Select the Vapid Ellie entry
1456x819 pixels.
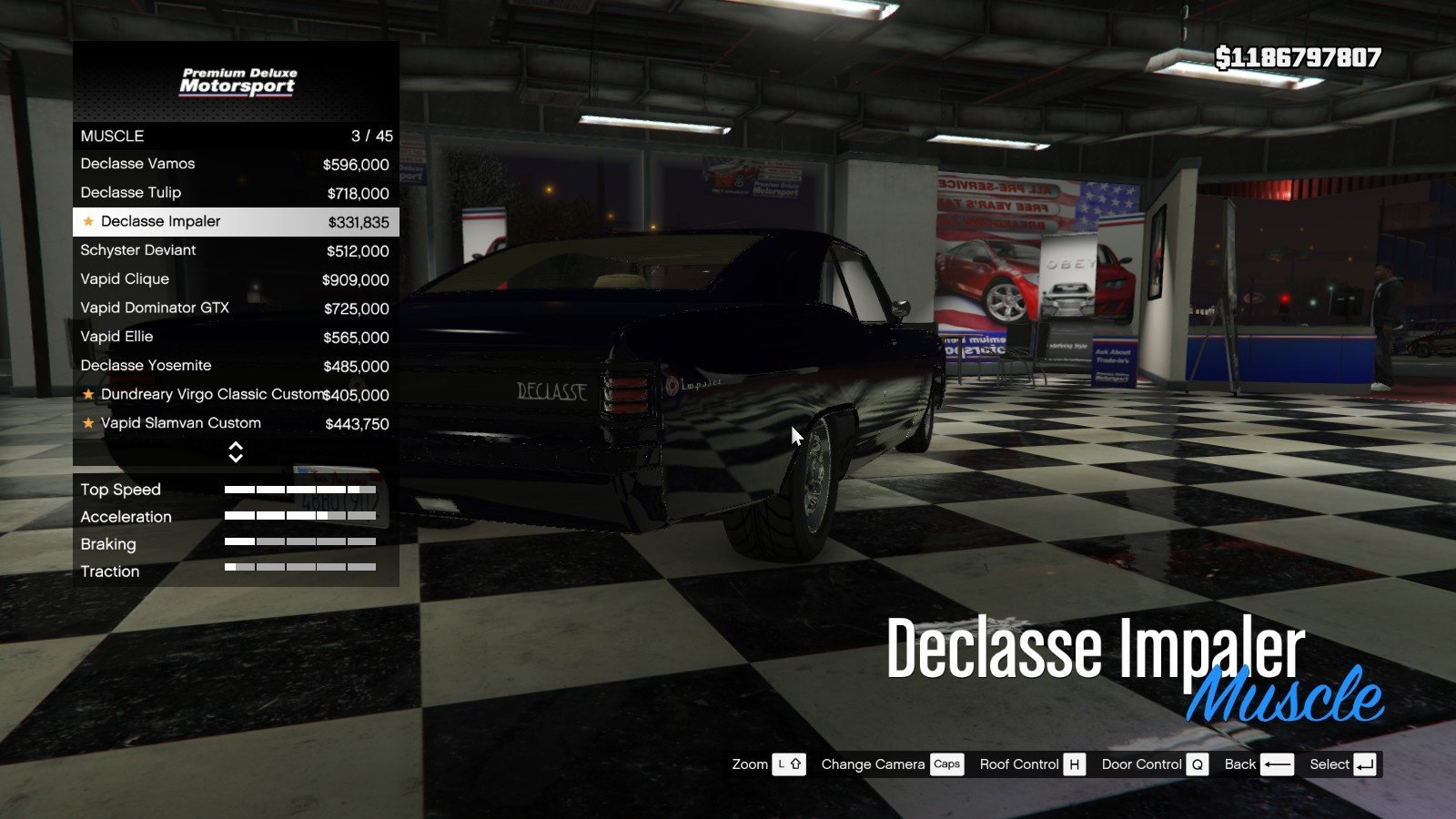point(235,337)
